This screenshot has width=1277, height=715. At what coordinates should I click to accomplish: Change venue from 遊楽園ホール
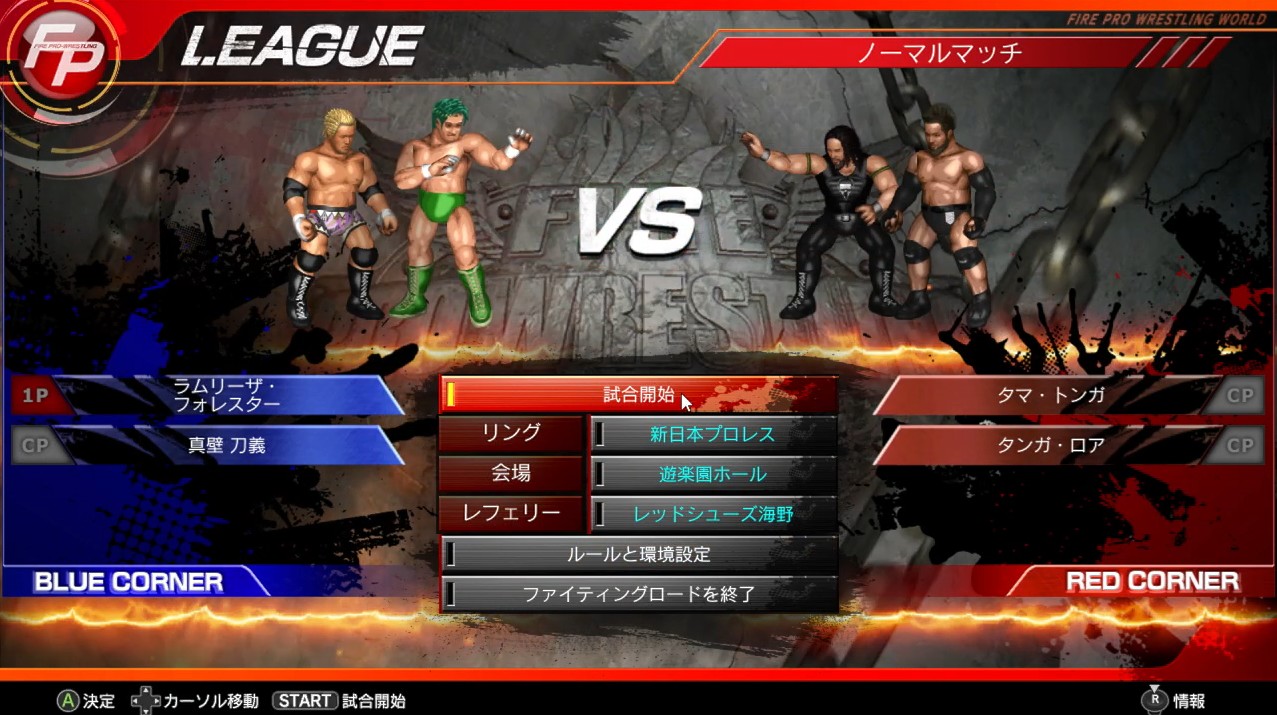point(713,475)
